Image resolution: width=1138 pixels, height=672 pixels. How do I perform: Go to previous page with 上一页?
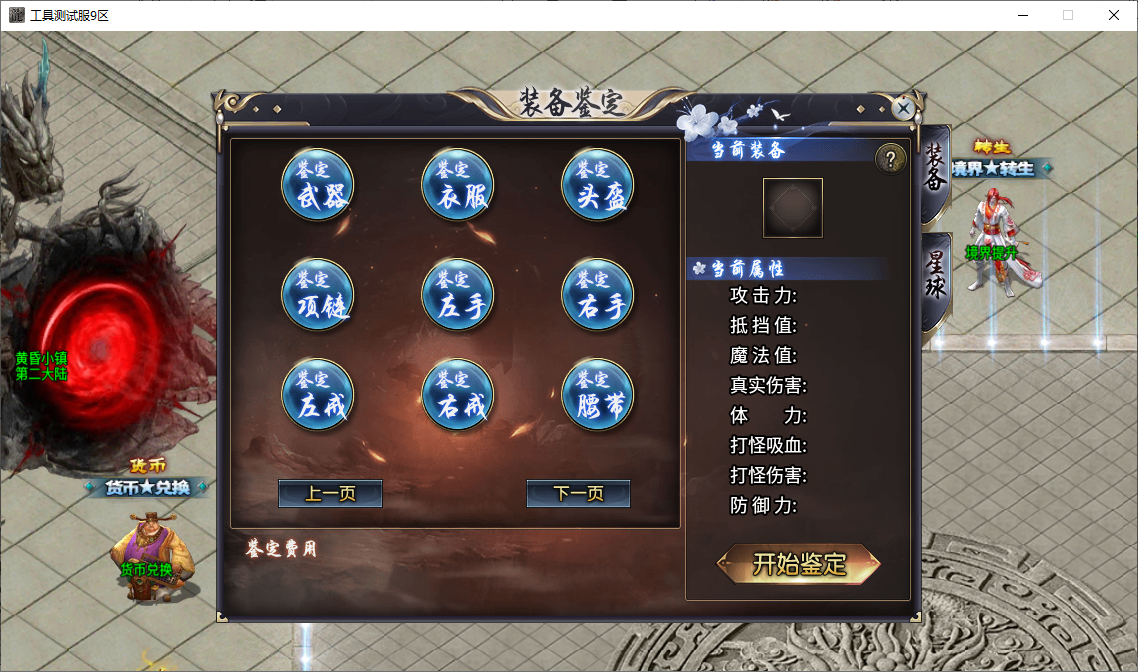[x=330, y=494]
